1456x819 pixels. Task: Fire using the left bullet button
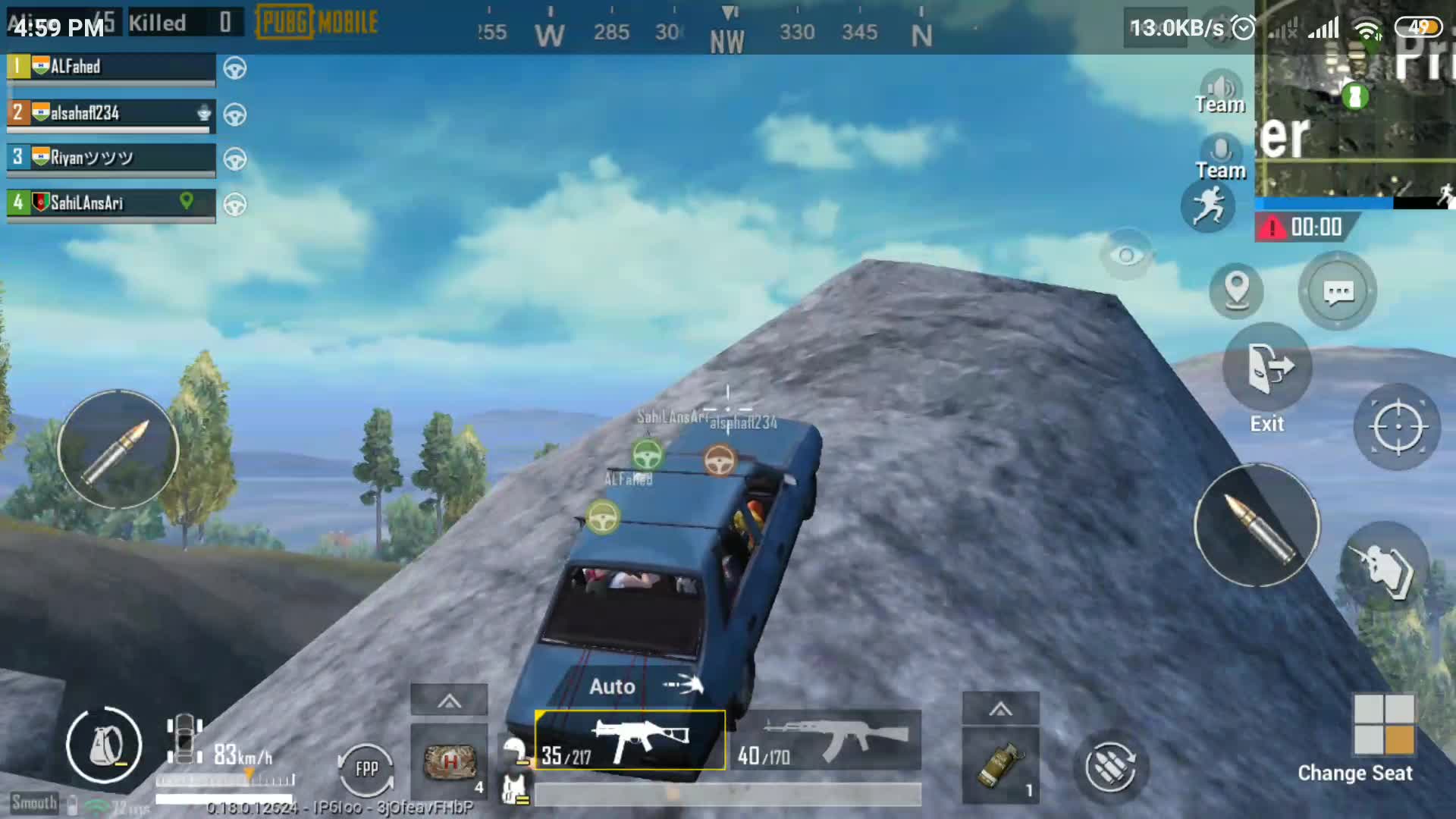[118, 450]
